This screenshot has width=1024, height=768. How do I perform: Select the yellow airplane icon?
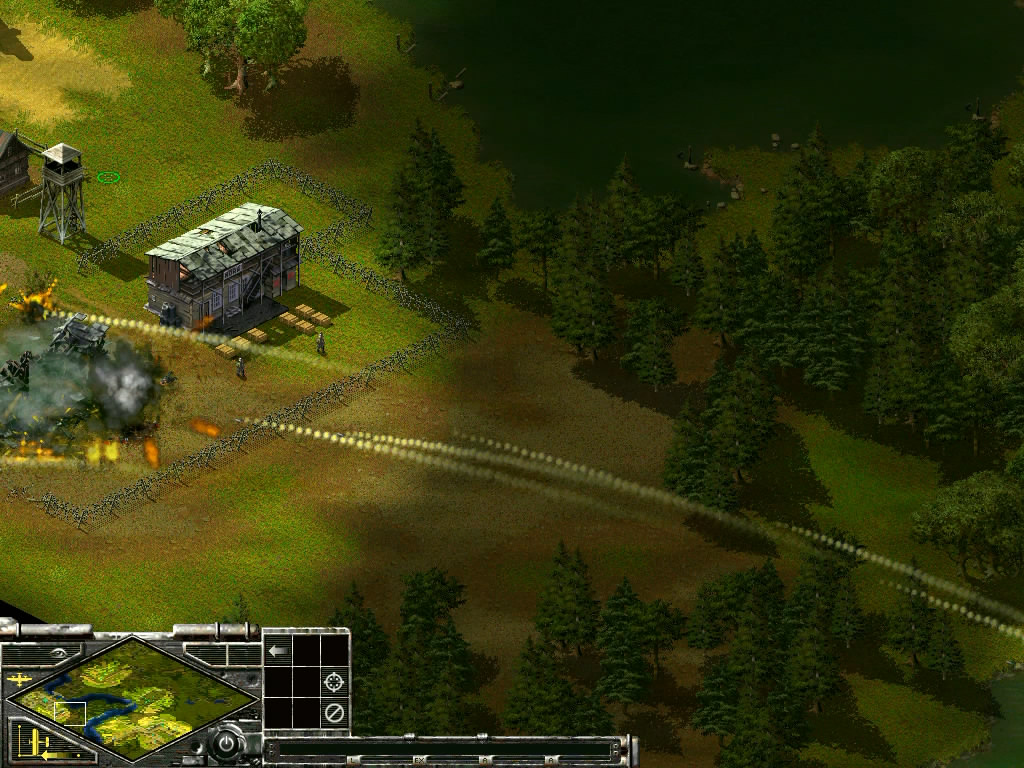(19, 680)
